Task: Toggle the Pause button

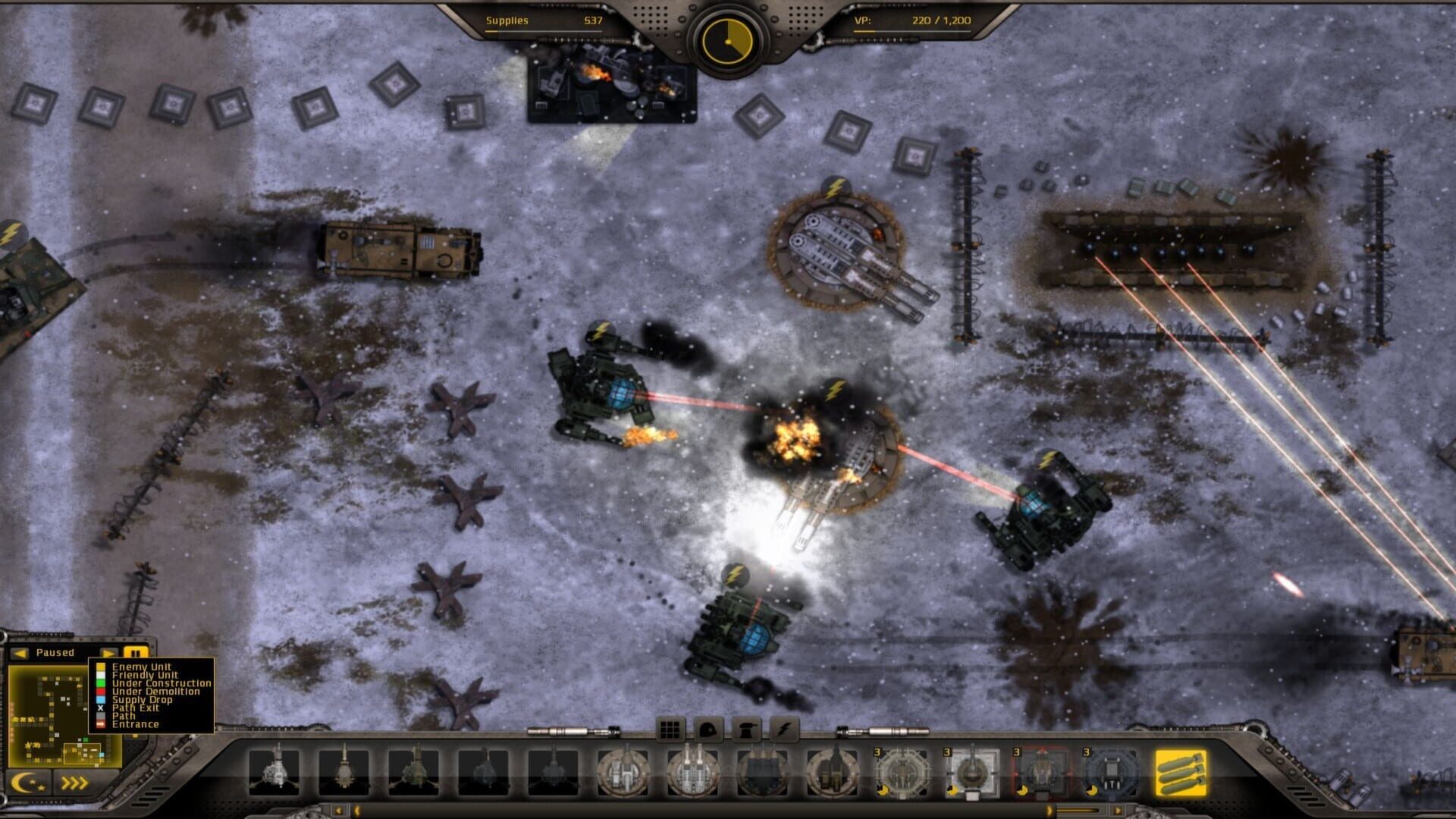Action: click(136, 653)
